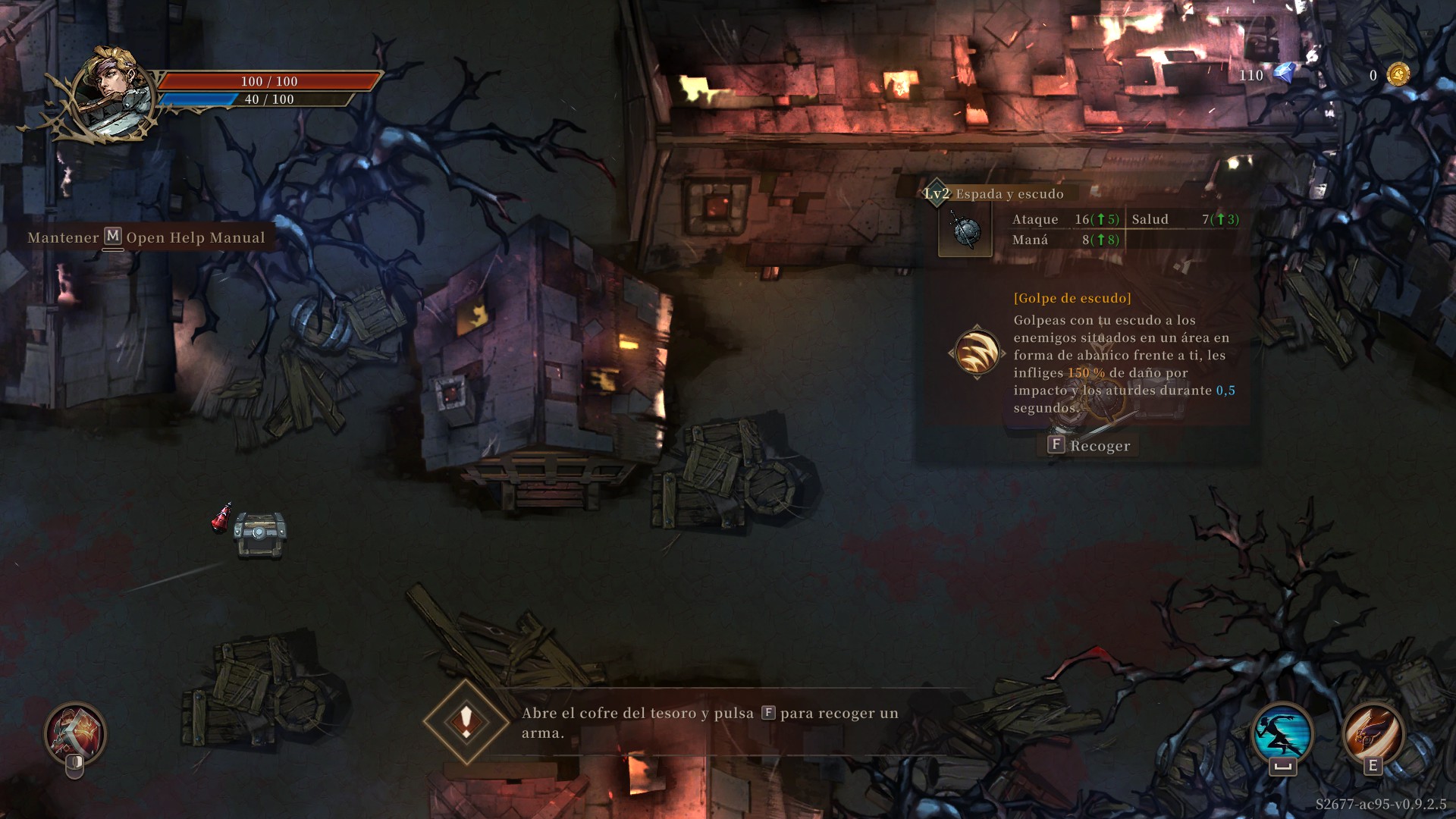
Task: Click the blue gem currency icon
Action: pyautogui.click(x=1284, y=74)
